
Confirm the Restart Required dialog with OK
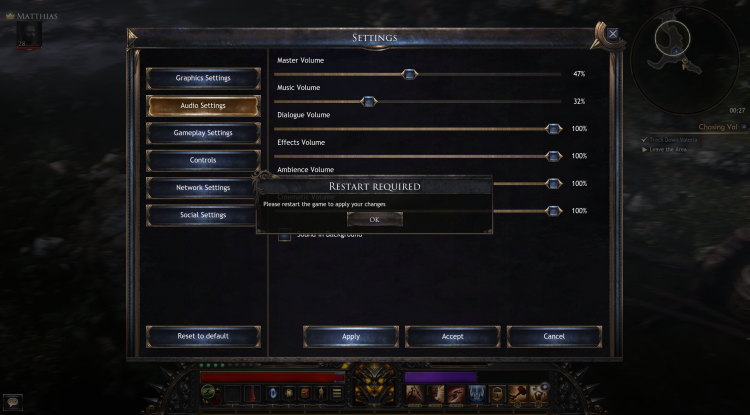(x=374, y=219)
